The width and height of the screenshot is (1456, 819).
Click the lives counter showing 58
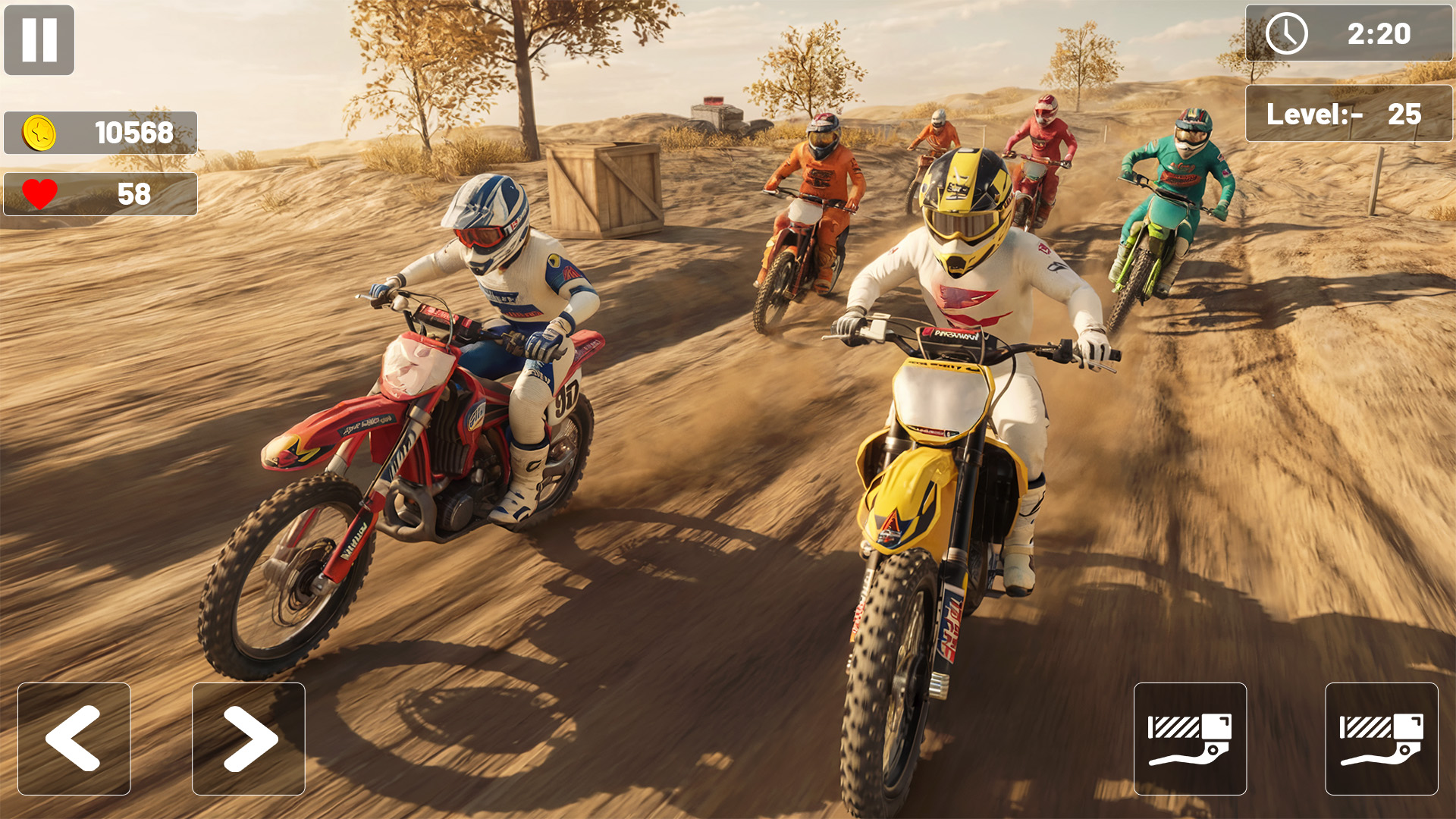[x=100, y=194]
